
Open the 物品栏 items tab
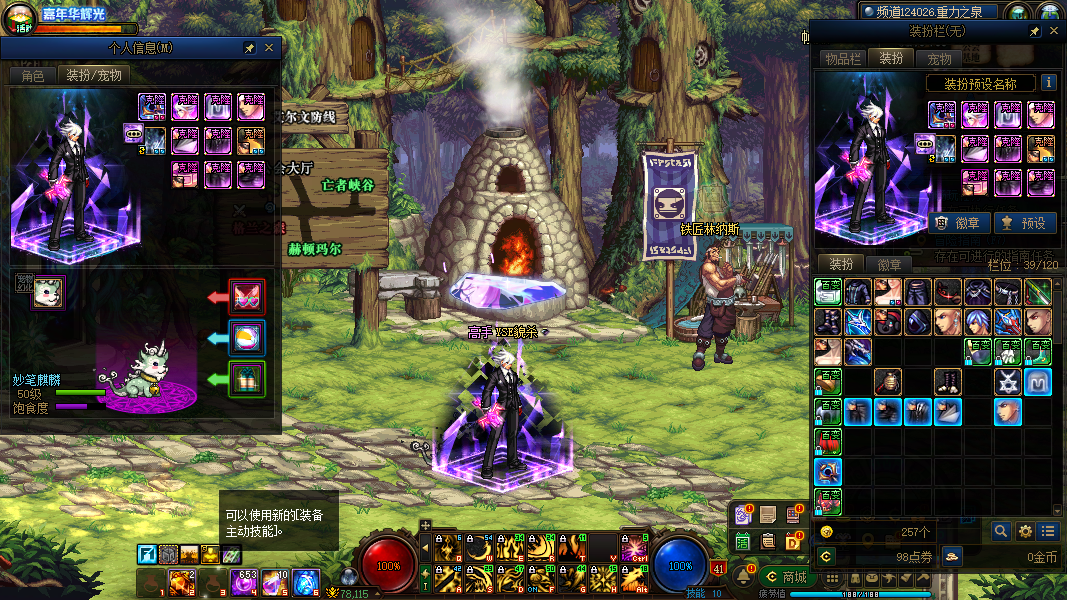click(842, 59)
